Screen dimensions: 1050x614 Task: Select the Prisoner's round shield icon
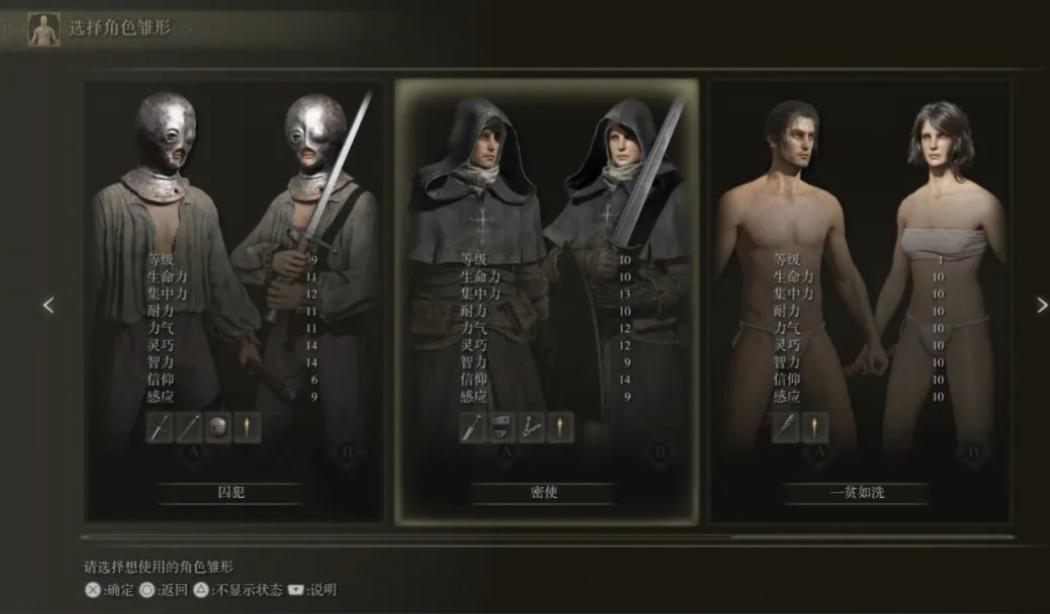click(x=217, y=428)
